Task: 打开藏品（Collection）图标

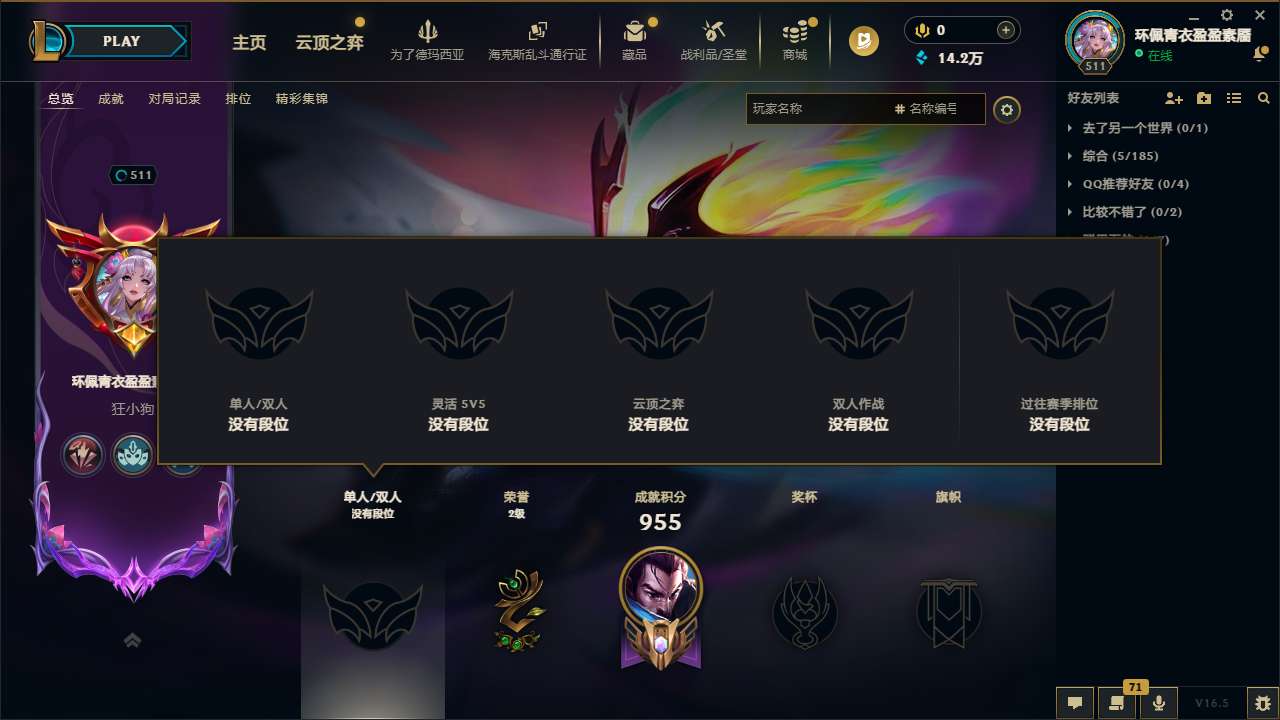Action: click(636, 35)
